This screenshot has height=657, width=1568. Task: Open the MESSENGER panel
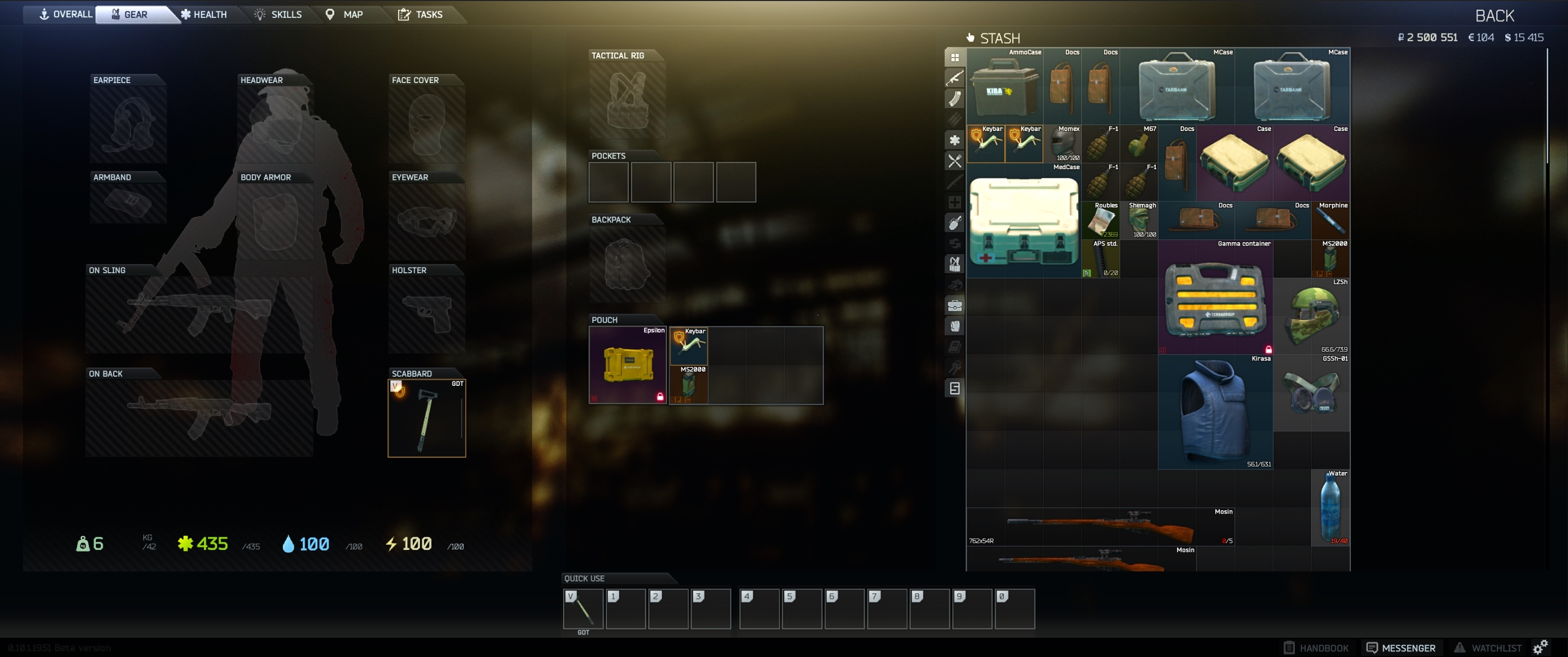point(1401,647)
